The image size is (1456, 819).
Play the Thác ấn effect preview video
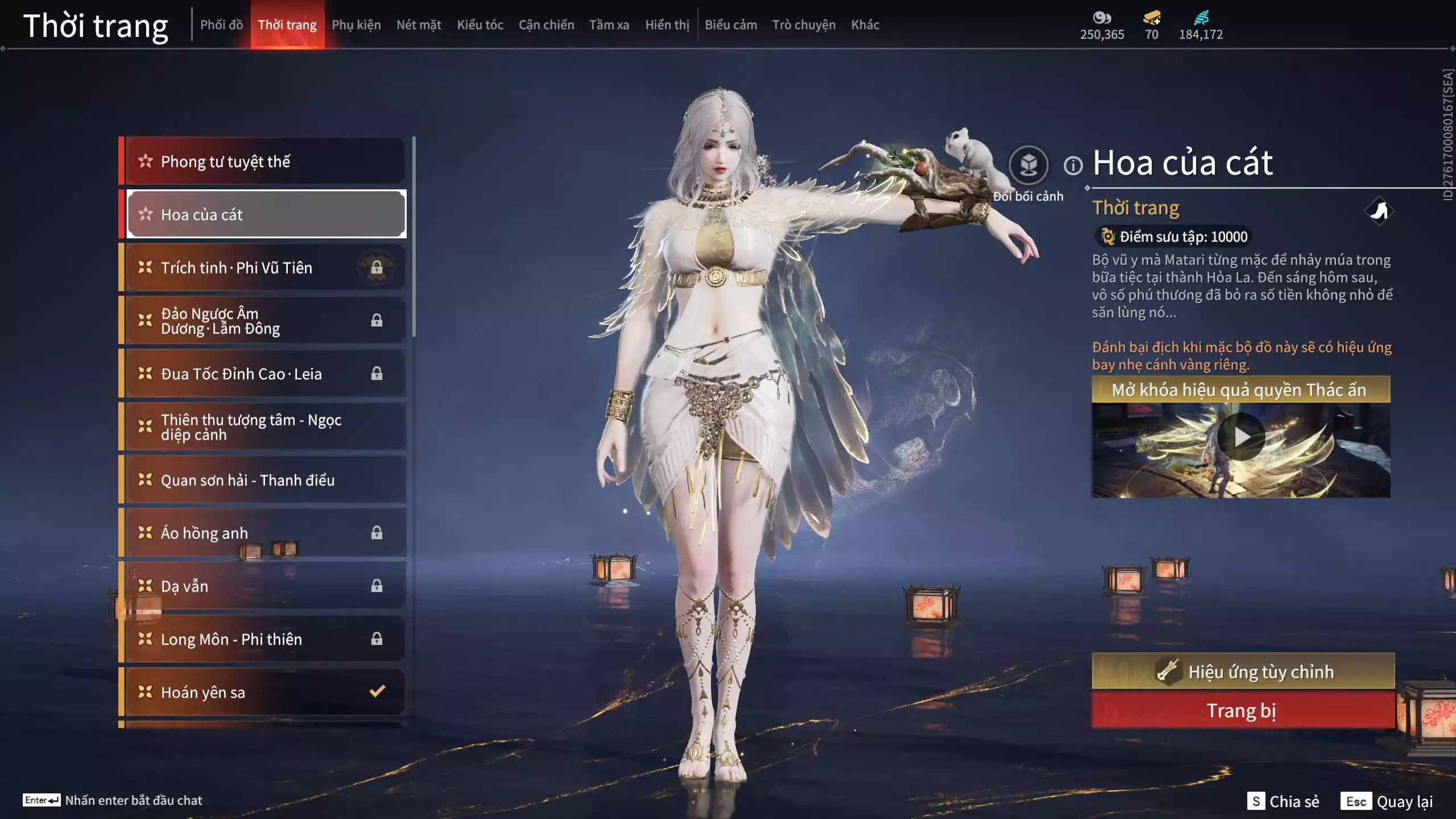(1241, 437)
